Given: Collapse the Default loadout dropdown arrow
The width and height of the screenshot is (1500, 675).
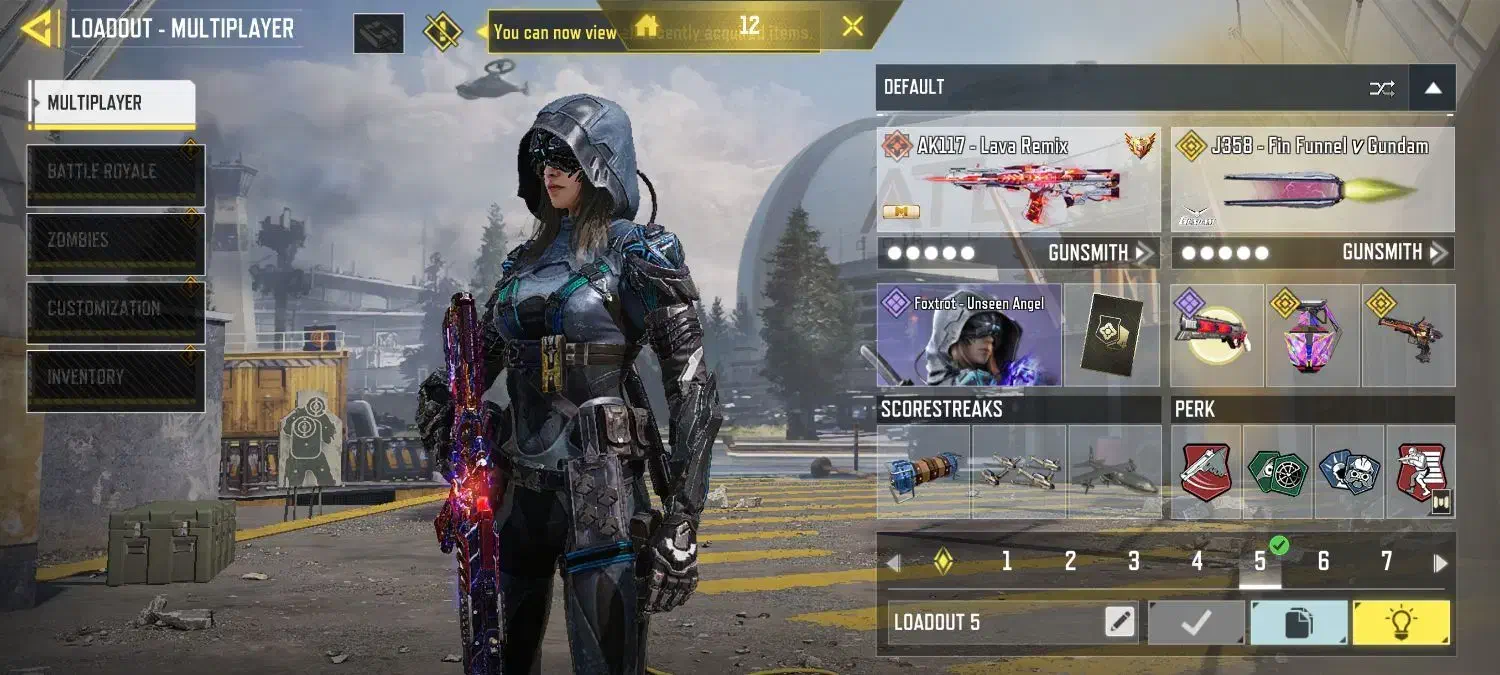Looking at the screenshot, I should coord(1432,88).
